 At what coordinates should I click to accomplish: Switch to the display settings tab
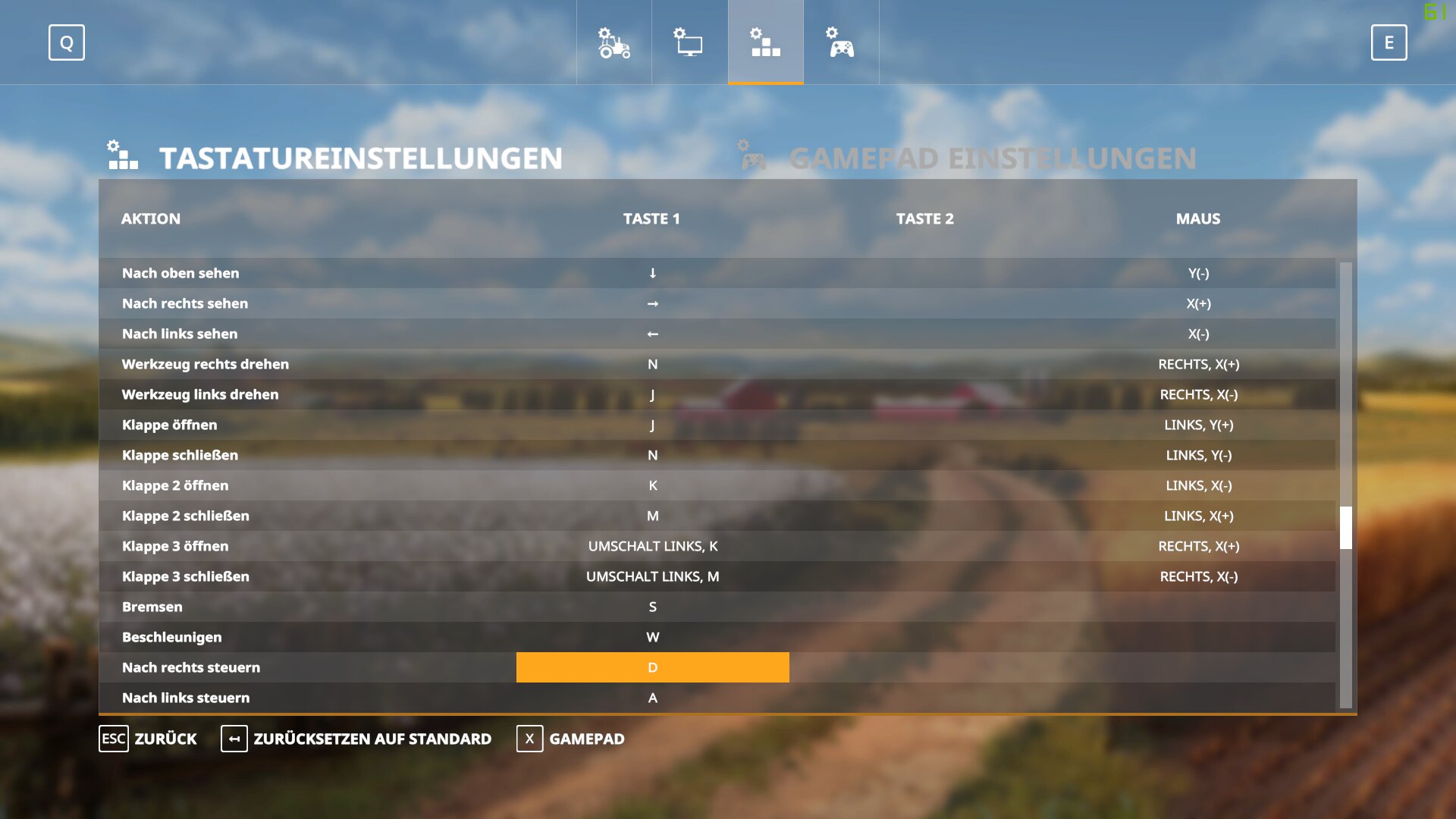(689, 42)
